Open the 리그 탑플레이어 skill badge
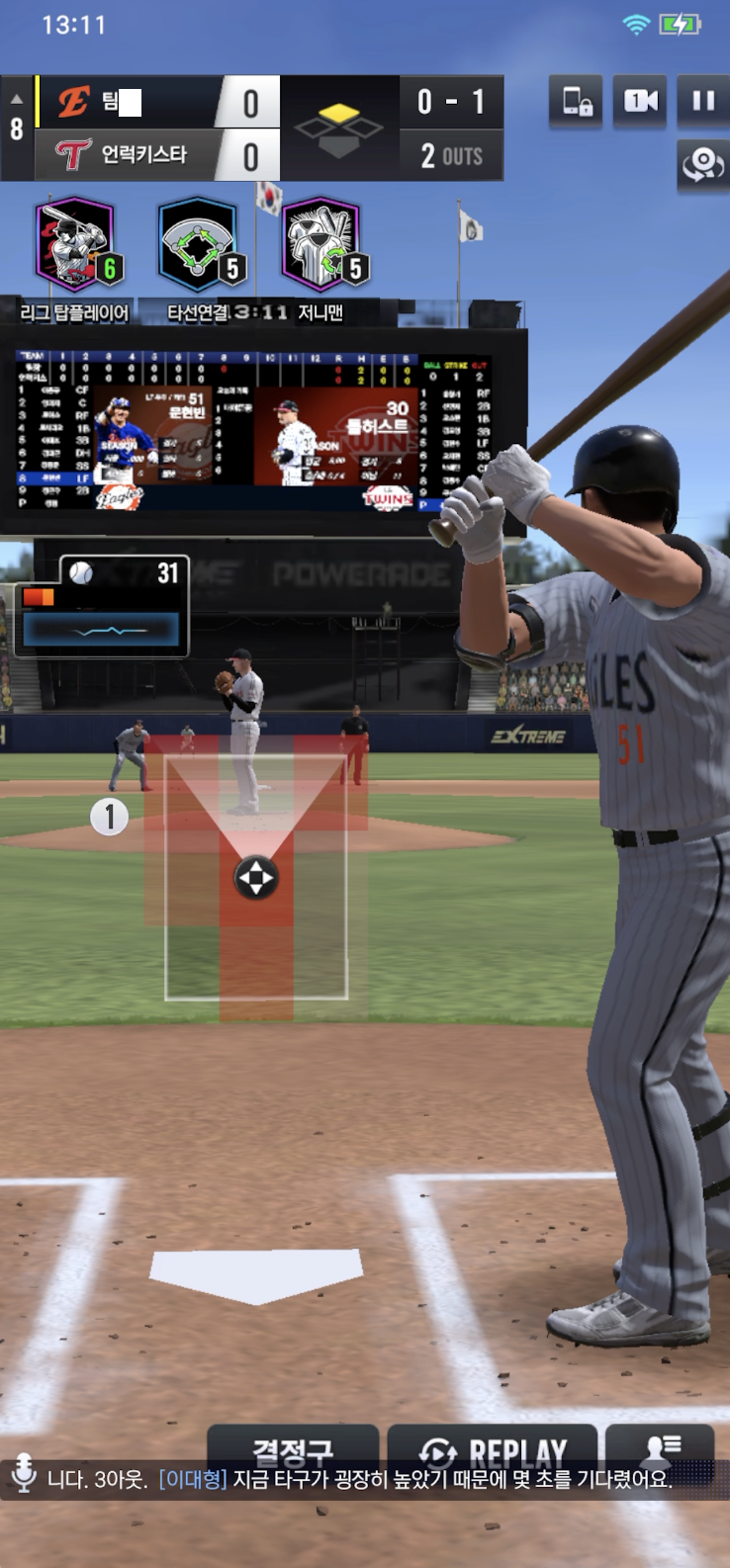The height and width of the screenshot is (1568, 730). click(76, 245)
